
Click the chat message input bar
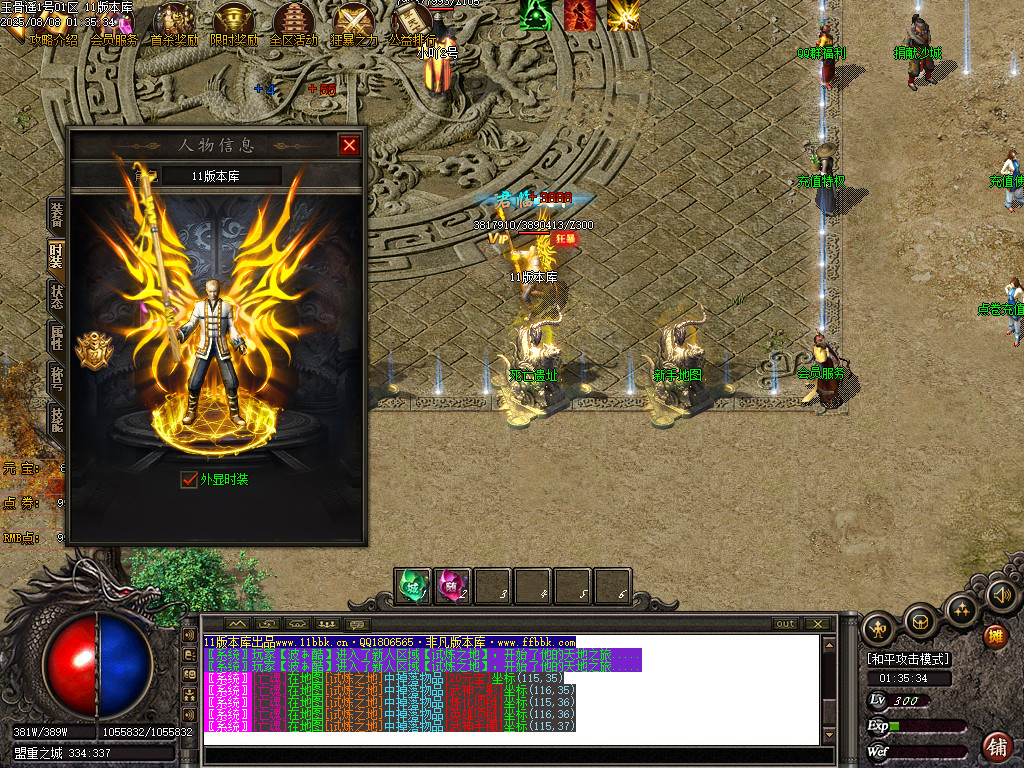click(515, 755)
